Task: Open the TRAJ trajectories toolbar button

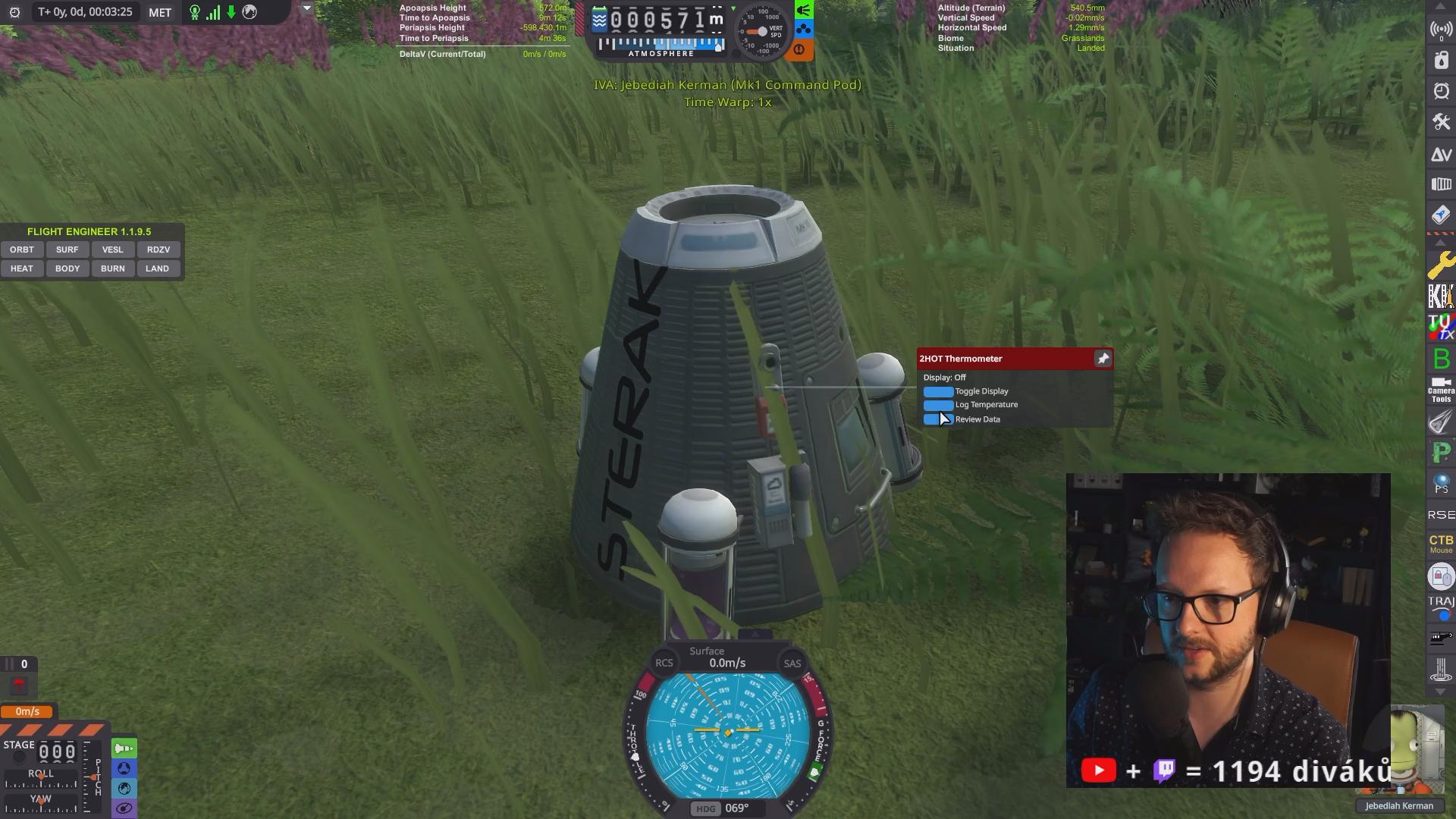Action: click(x=1441, y=605)
